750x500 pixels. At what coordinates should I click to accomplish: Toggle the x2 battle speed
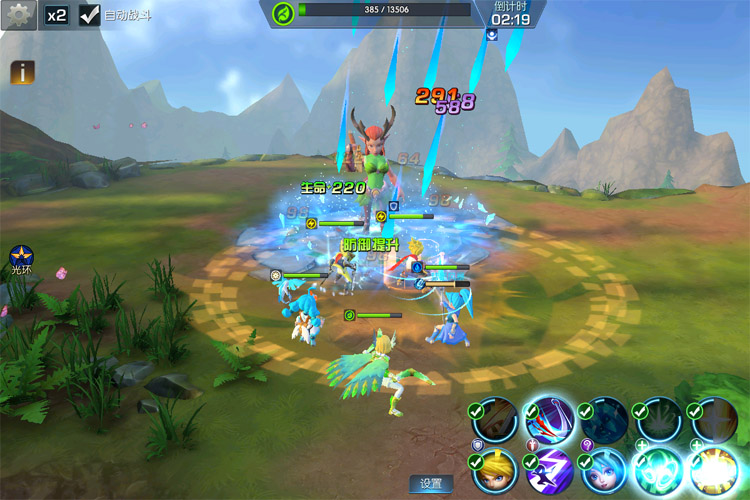click(56, 16)
